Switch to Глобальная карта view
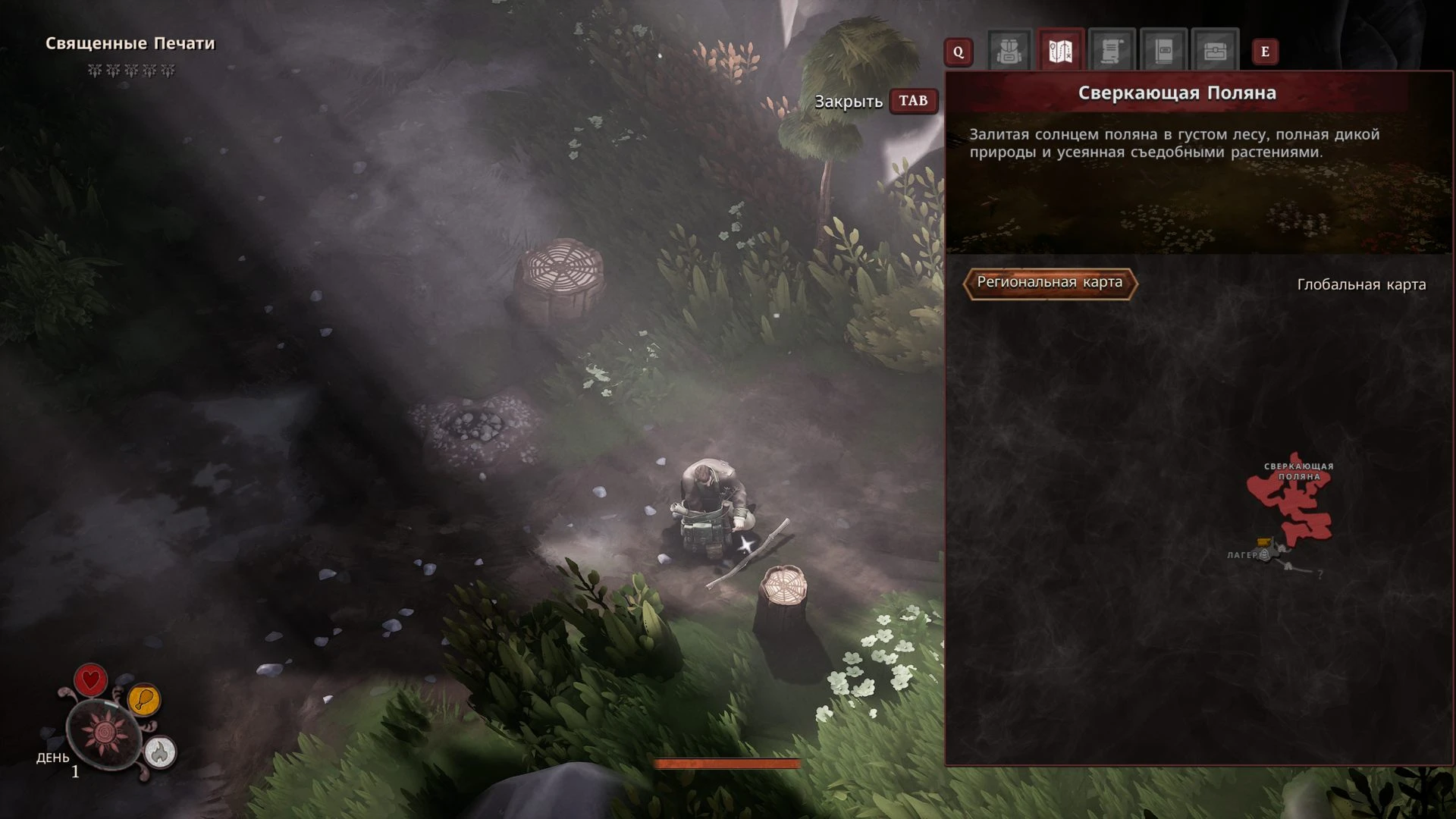Screen dimensions: 1456x819 (x=1361, y=284)
